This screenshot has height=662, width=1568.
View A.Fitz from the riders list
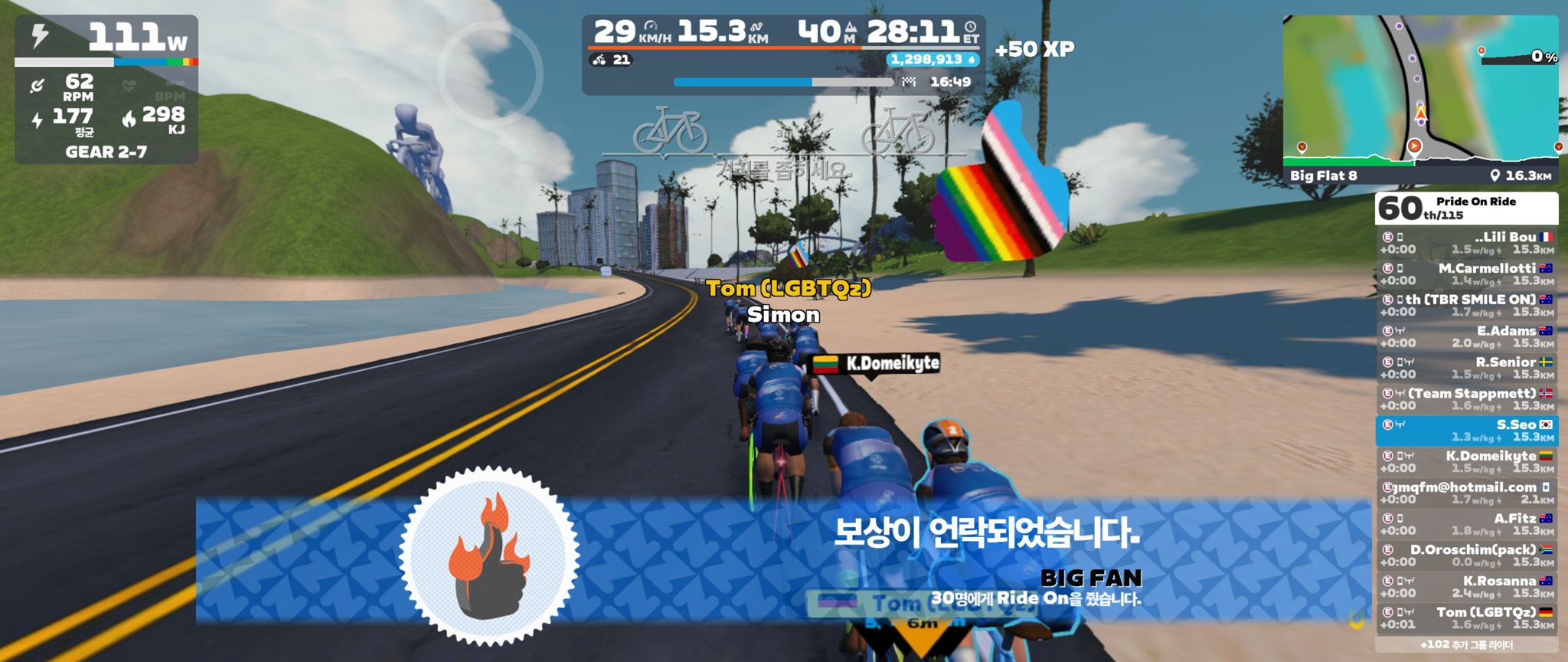tap(1466, 525)
